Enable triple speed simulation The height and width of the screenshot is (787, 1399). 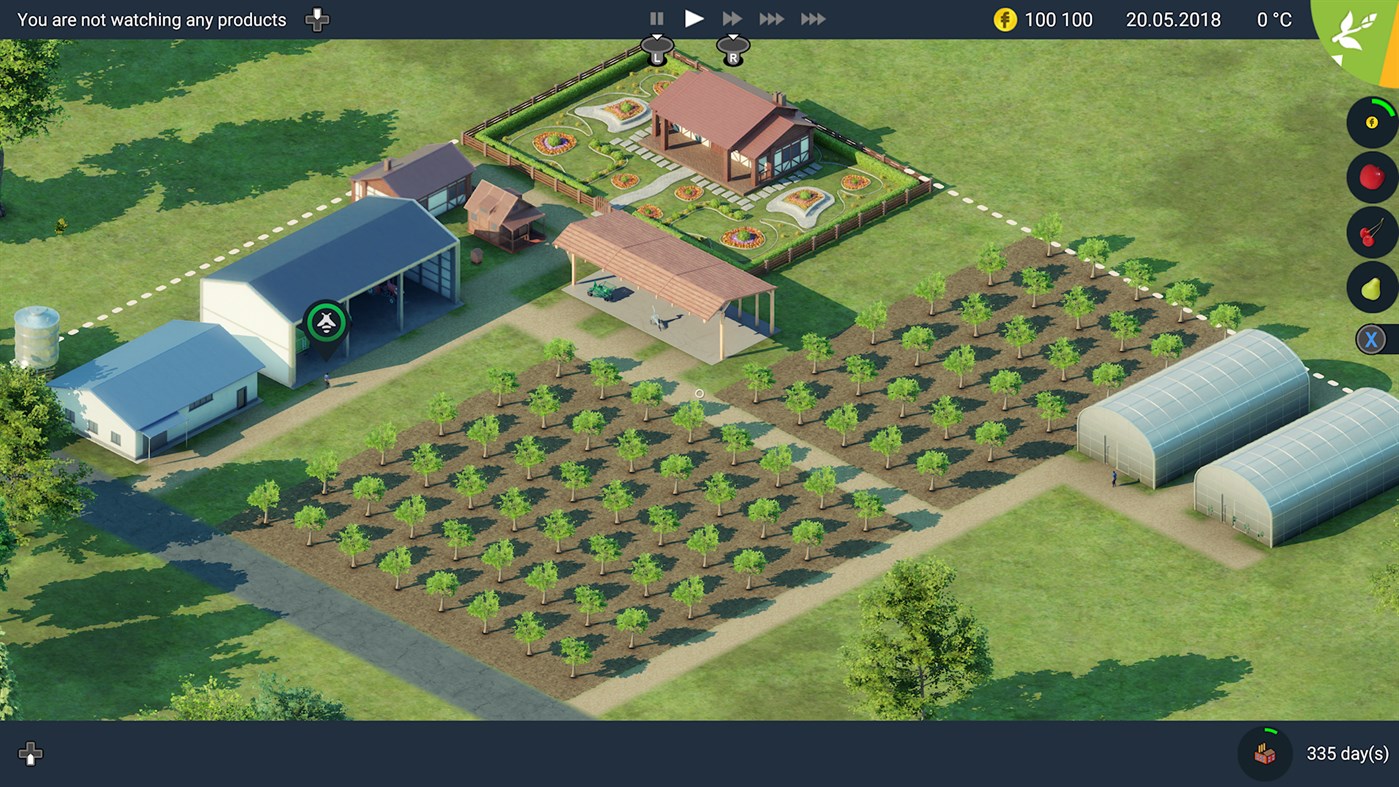pos(771,18)
